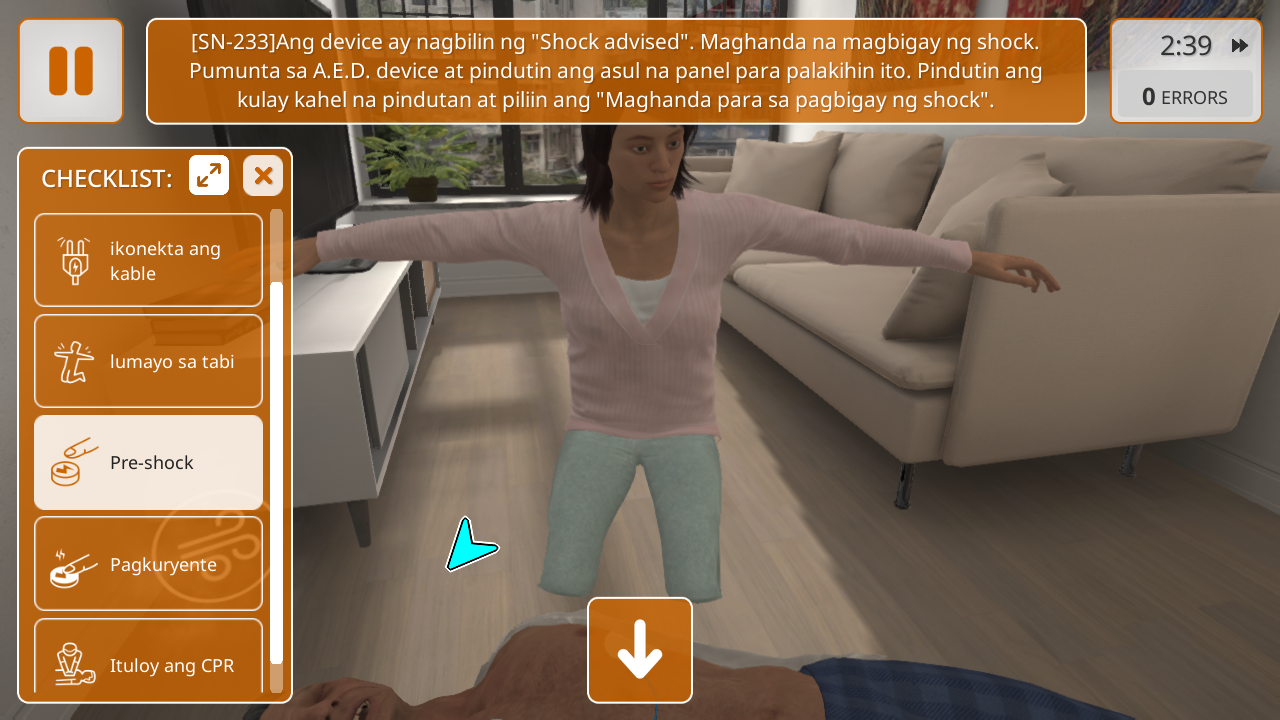Close the checklist panel
This screenshot has width=1280, height=720.
point(263,176)
